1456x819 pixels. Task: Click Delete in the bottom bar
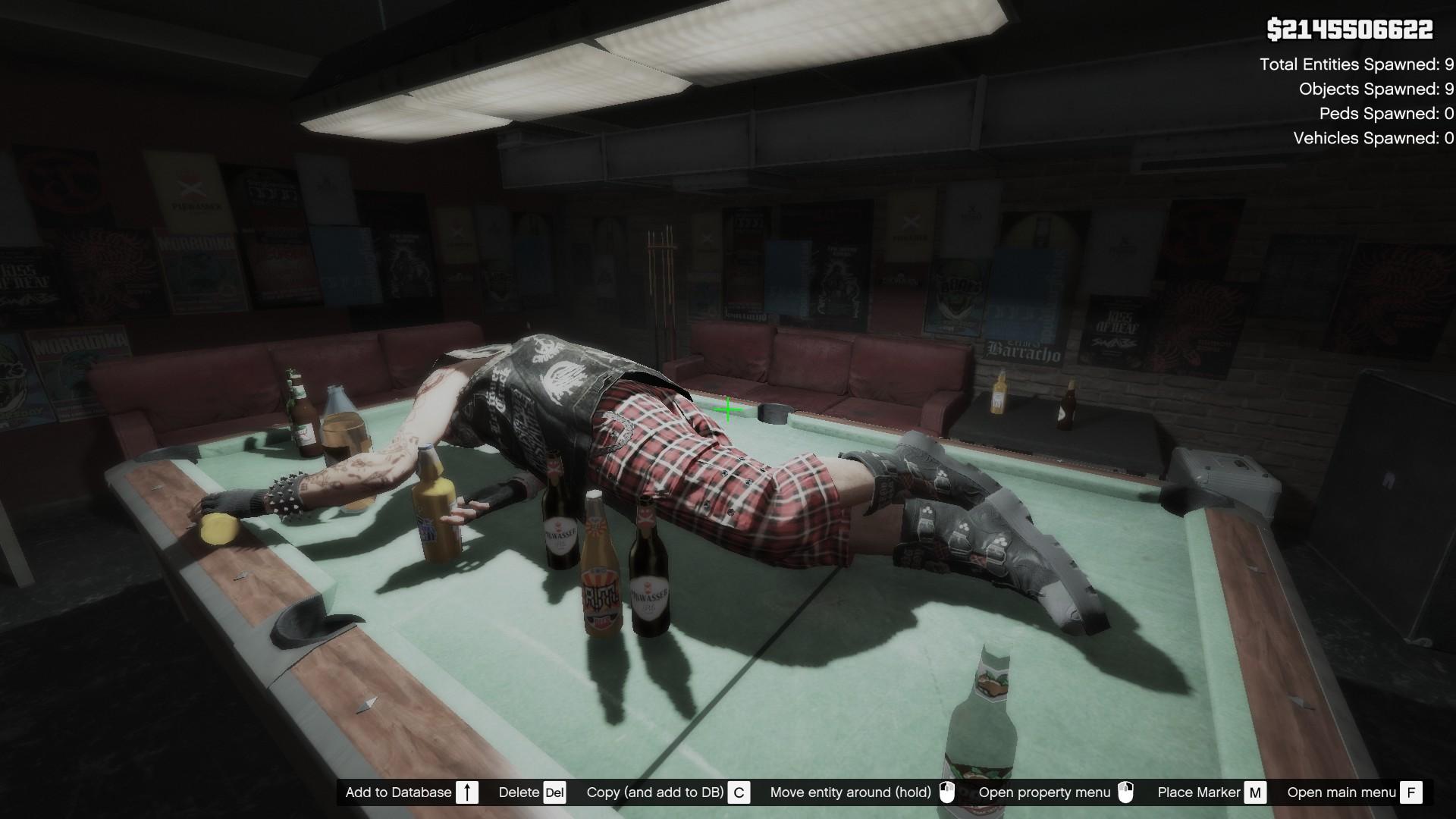pos(518,792)
